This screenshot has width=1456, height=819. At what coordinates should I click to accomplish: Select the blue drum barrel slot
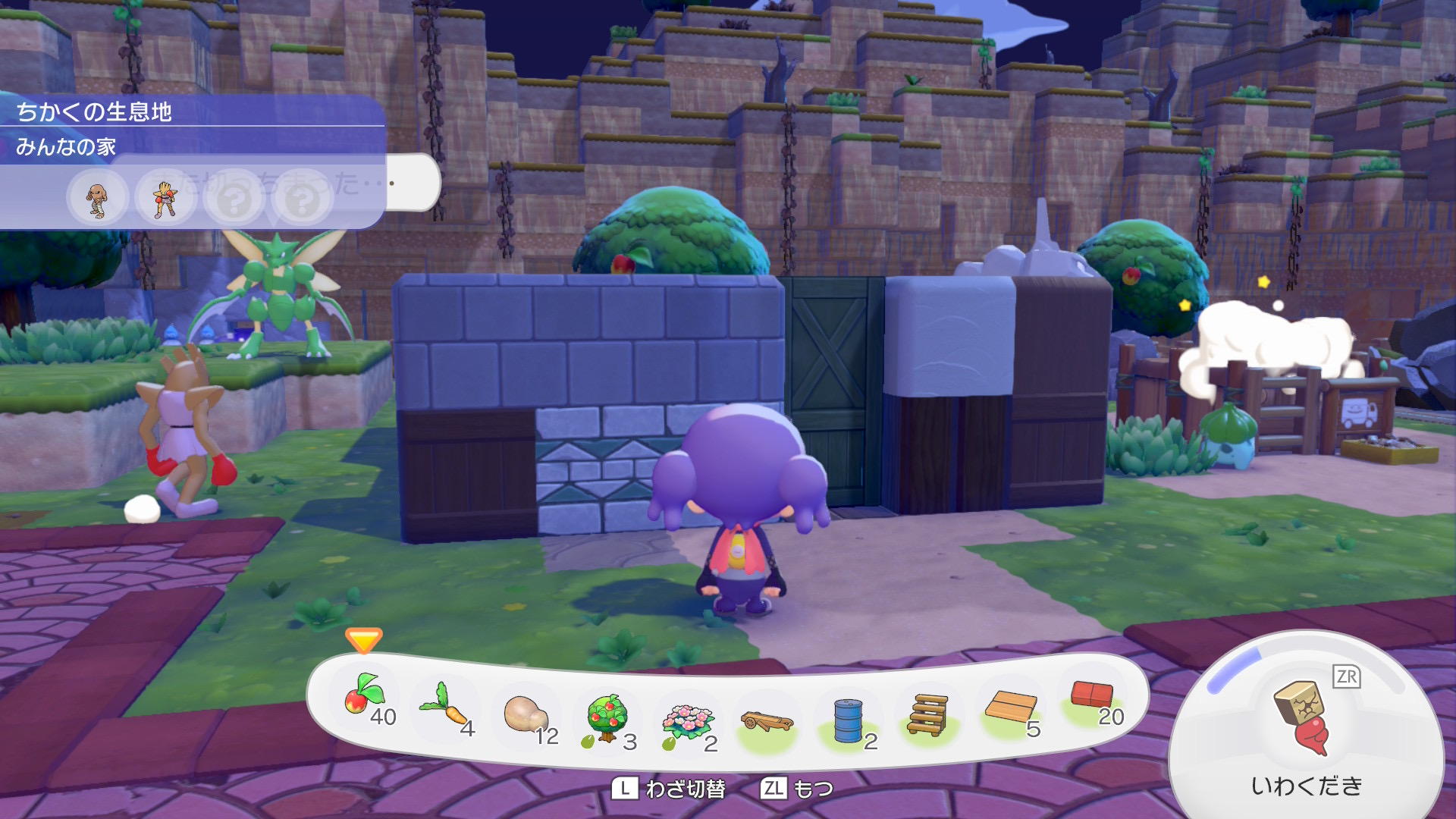tap(848, 720)
